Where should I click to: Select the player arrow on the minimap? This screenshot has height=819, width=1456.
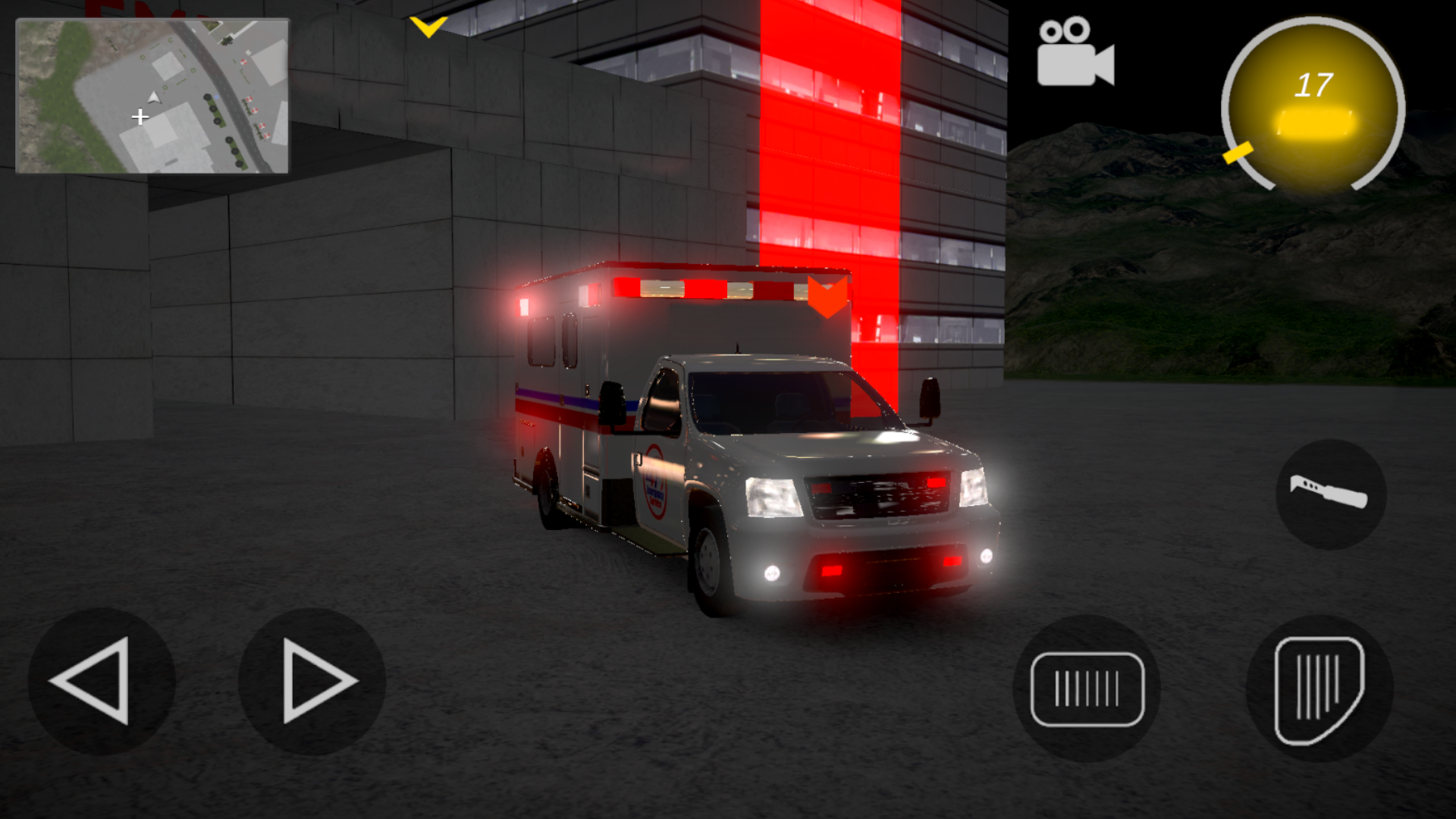click(x=152, y=97)
